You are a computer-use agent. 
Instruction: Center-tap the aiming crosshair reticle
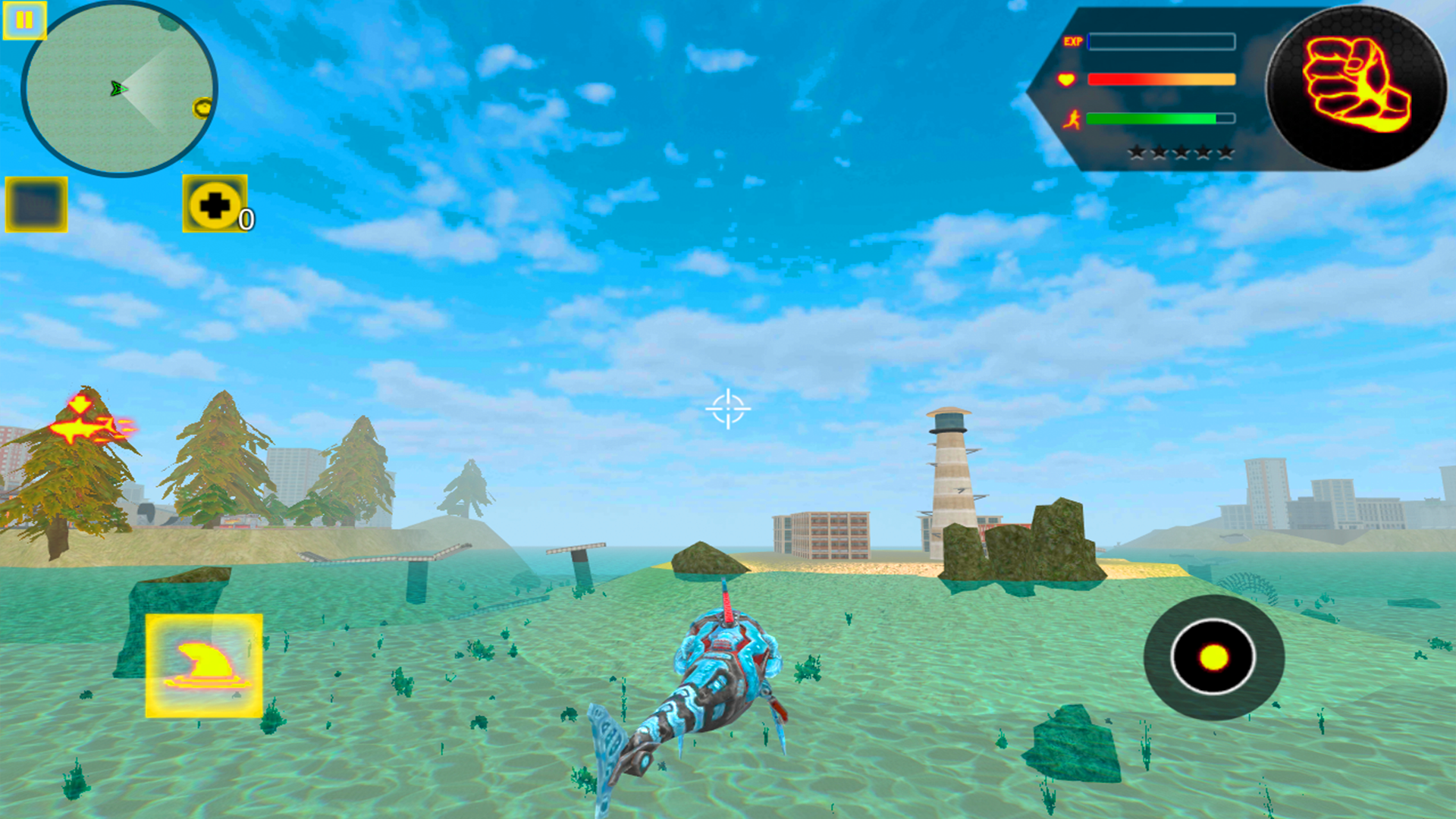(x=728, y=409)
